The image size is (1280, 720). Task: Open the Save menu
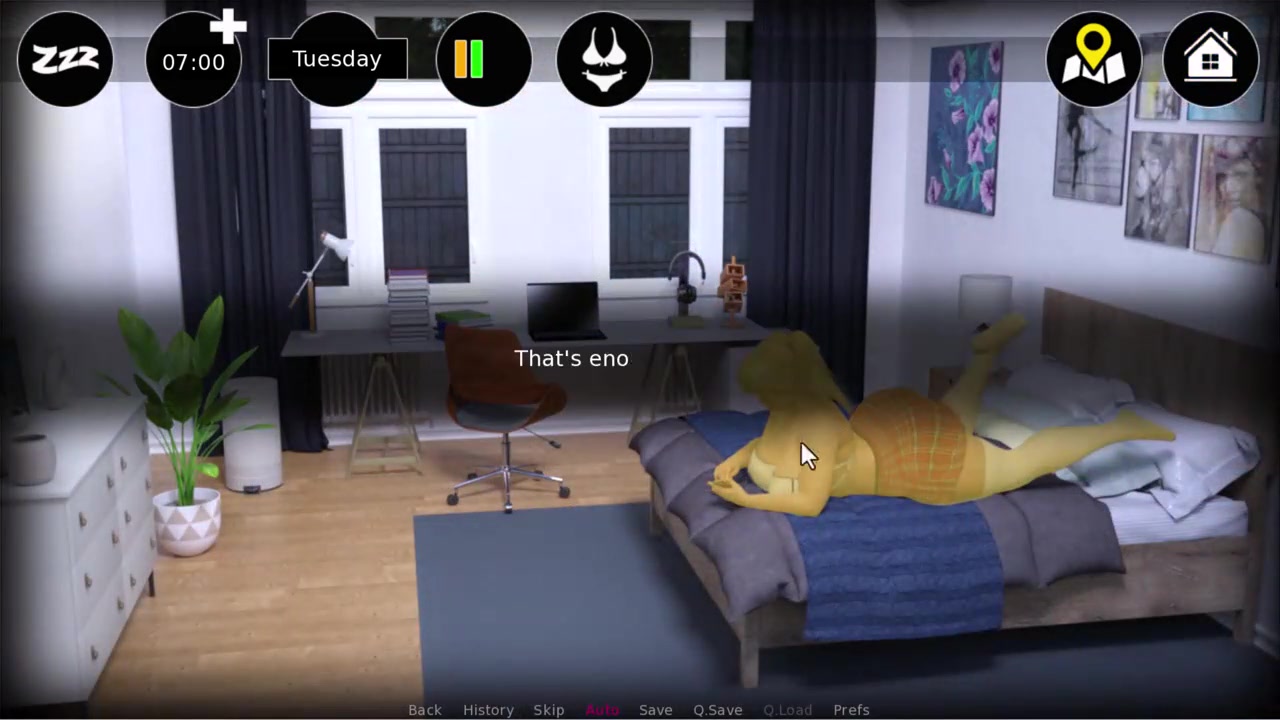(x=656, y=710)
